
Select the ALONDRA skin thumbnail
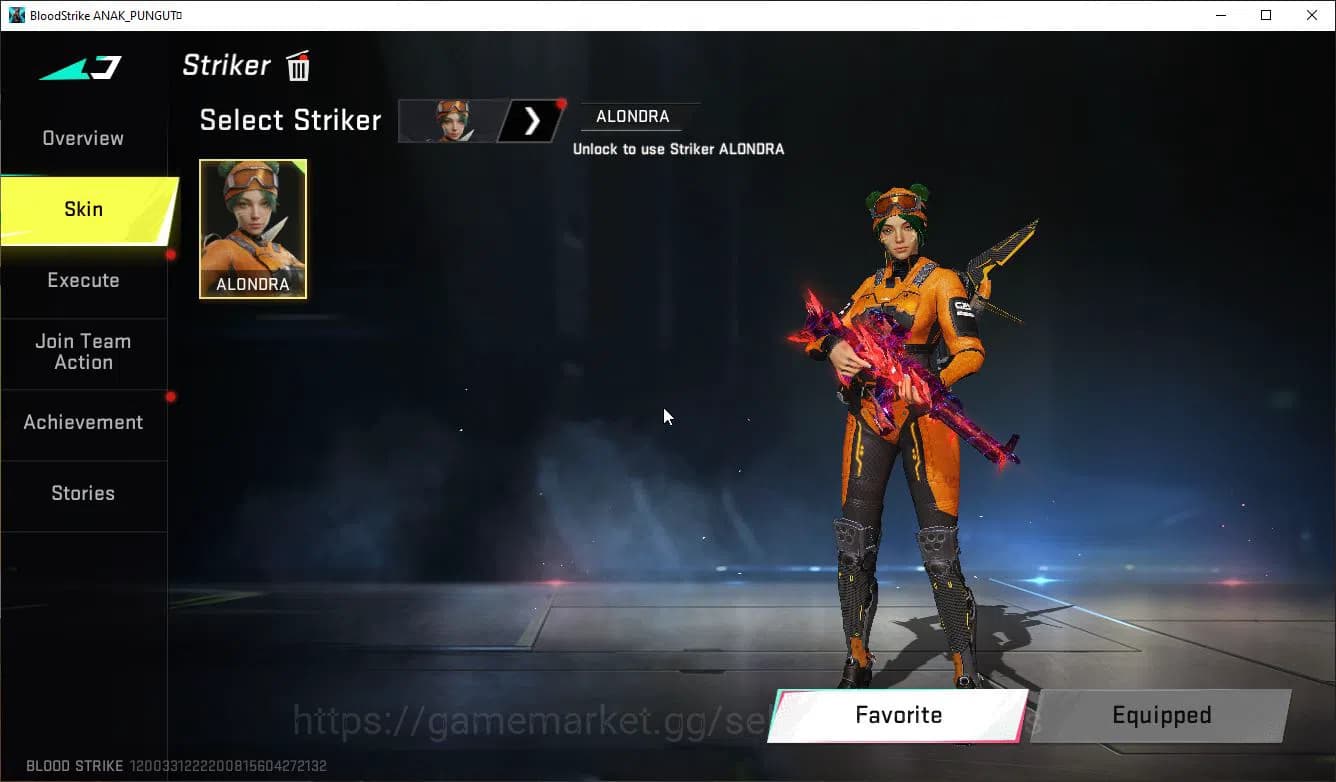(x=252, y=229)
